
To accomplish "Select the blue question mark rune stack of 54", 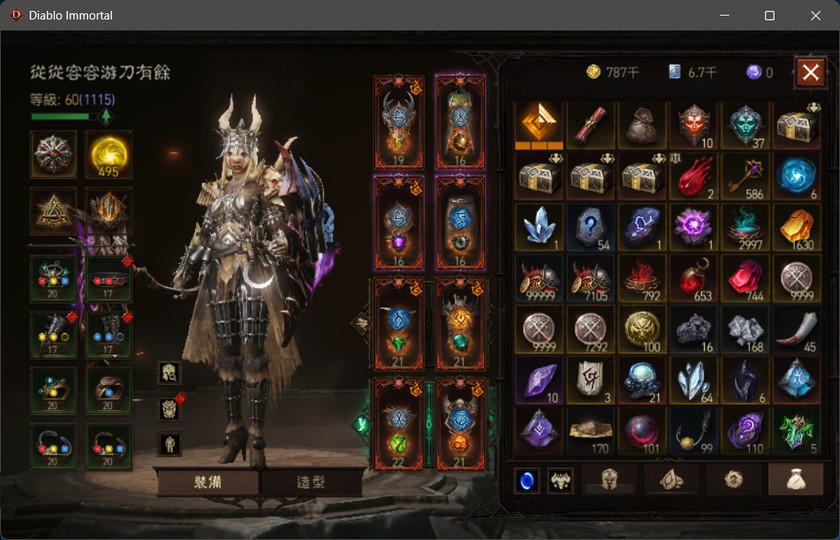I will [x=592, y=227].
